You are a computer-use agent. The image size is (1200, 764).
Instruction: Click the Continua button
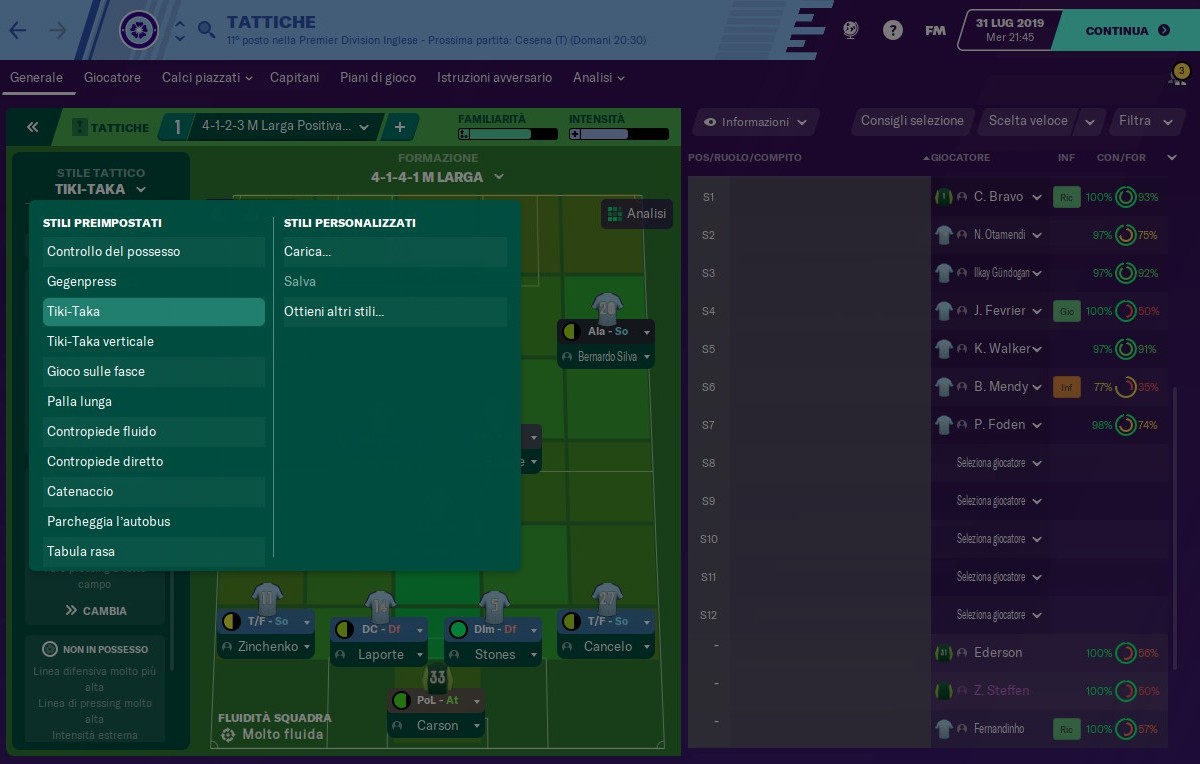click(1126, 31)
